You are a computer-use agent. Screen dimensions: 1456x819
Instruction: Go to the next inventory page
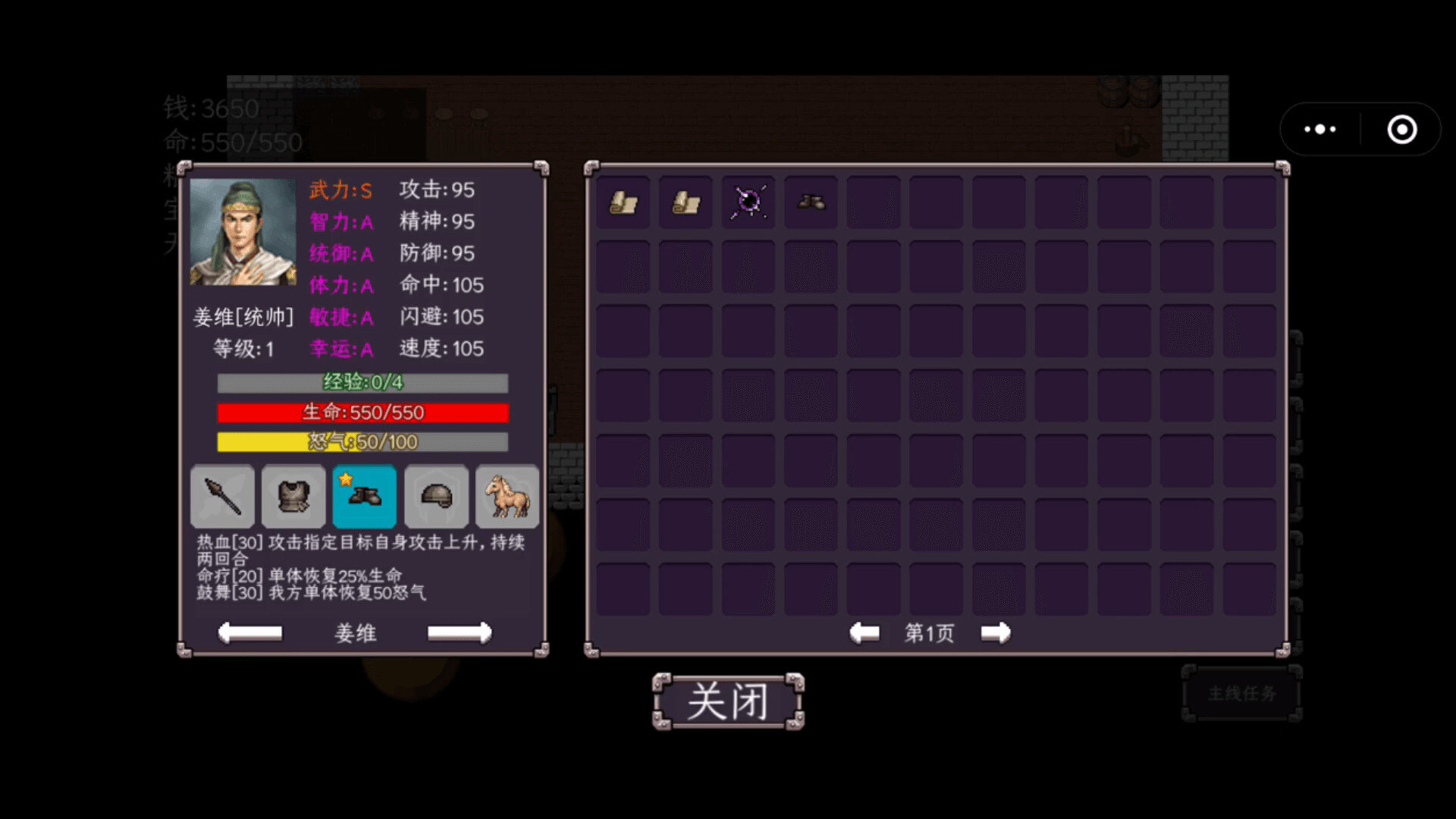[x=996, y=632]
